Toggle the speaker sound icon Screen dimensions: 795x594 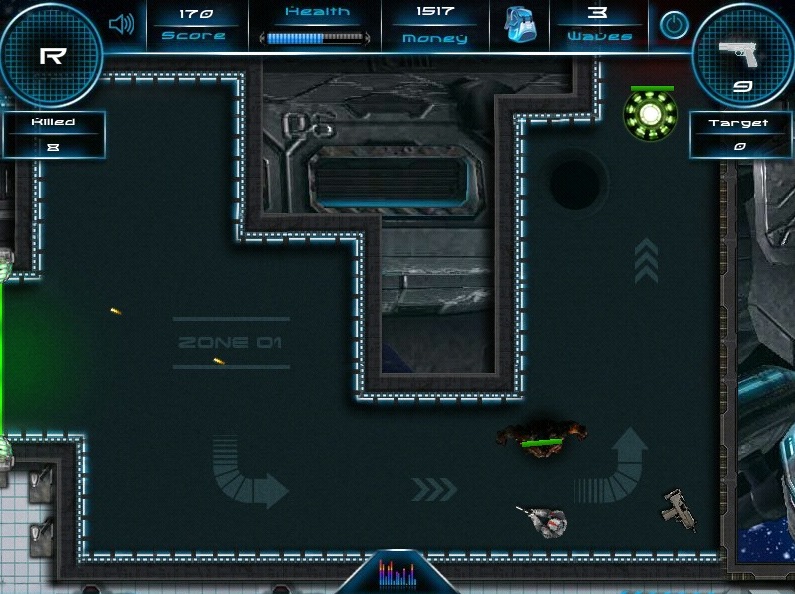coord(122,24)
